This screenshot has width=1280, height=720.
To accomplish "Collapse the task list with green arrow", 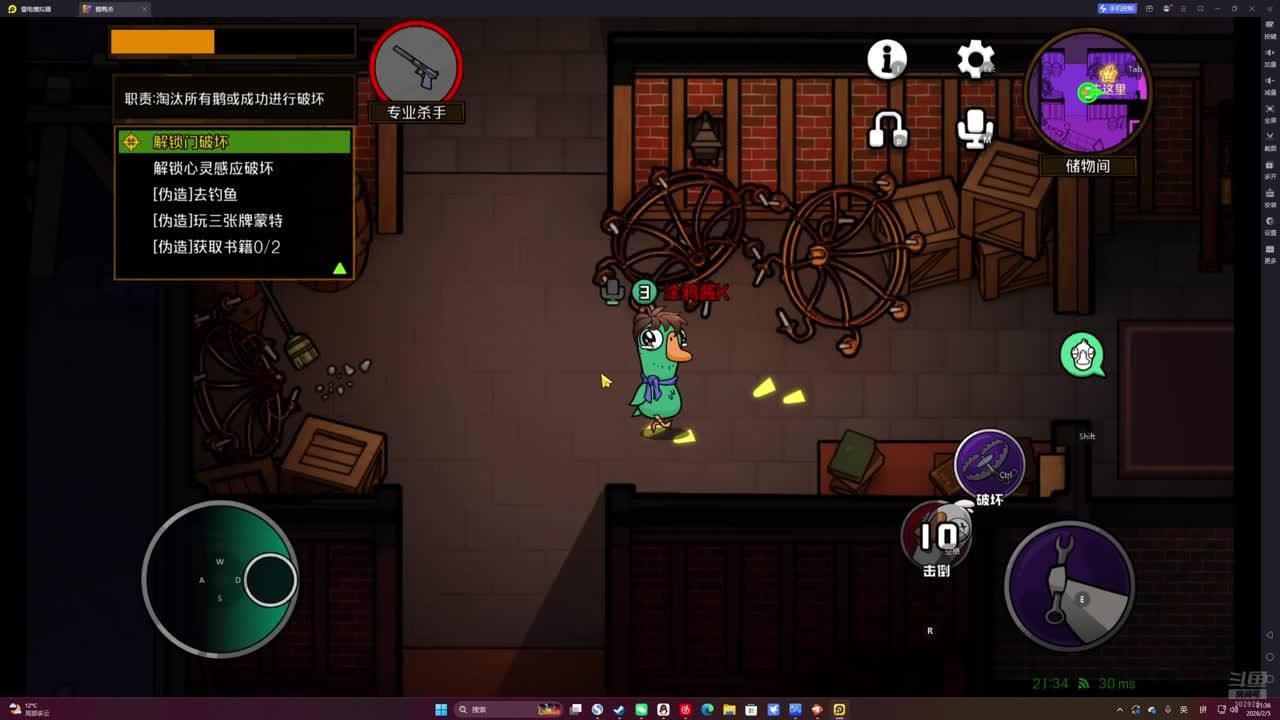I will click(x=340, y=268).
